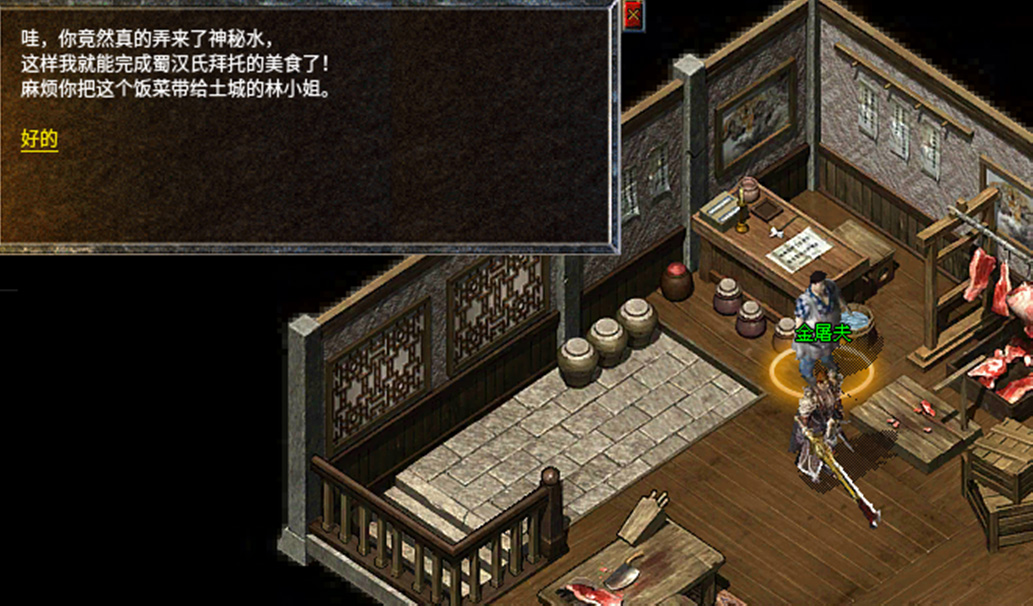Choose the yellow 好的 dialogue reply

(40, 140)
